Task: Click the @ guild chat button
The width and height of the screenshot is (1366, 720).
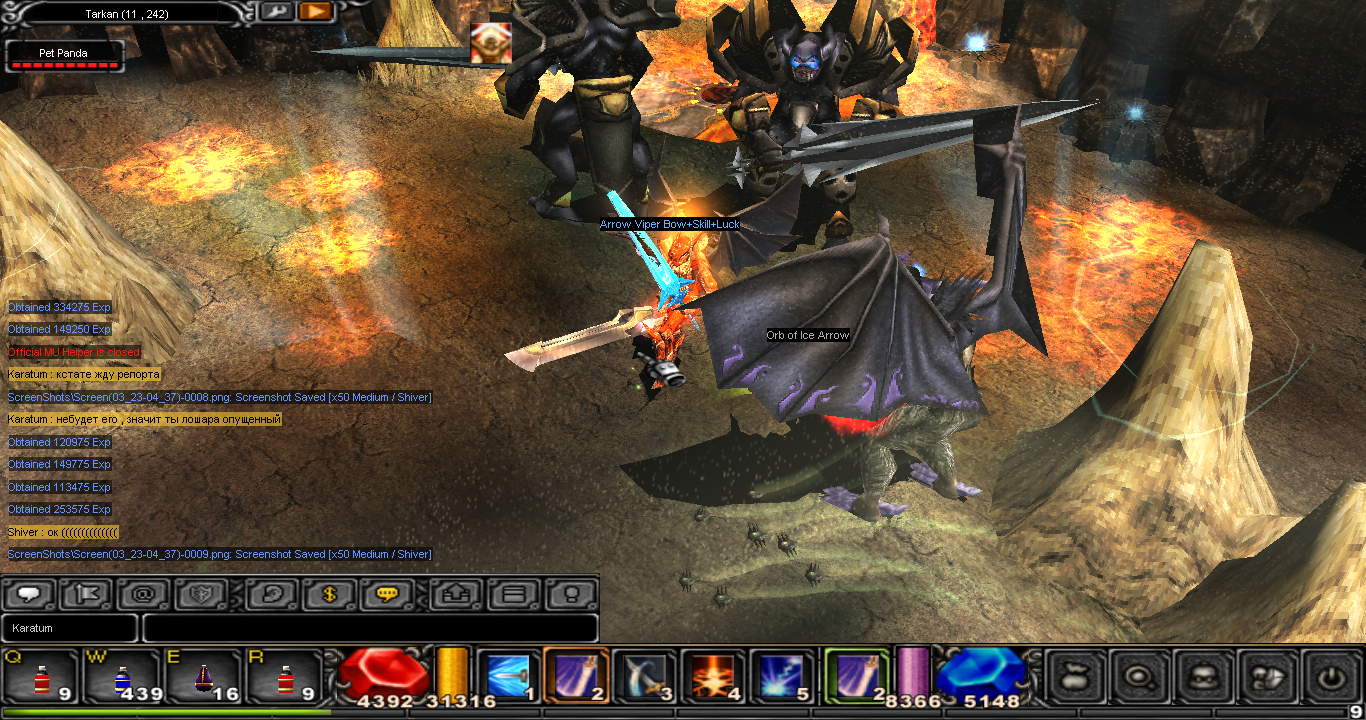Action: [x=144, y=594]
